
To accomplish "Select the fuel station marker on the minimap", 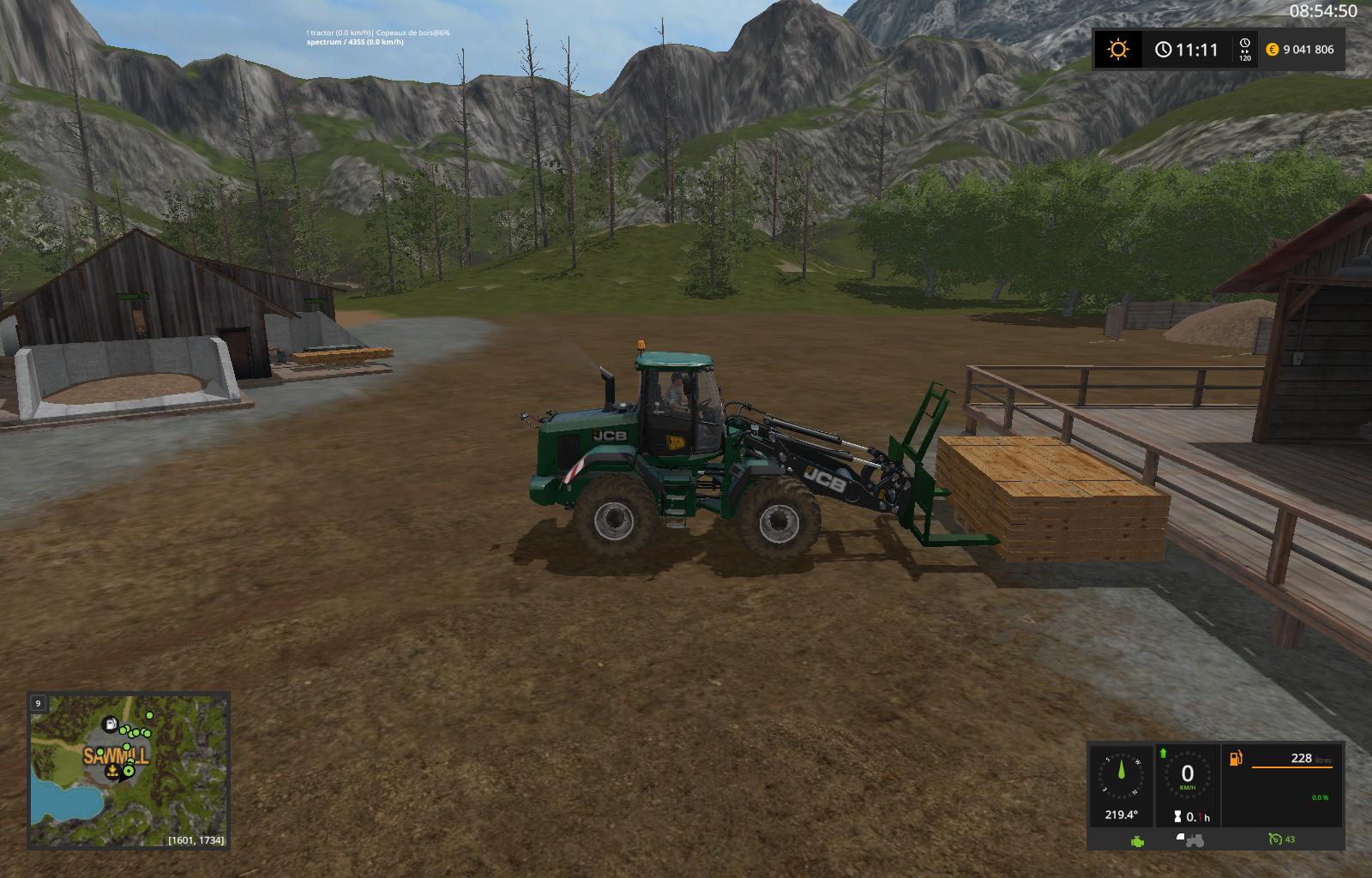I will coord(111,725).
